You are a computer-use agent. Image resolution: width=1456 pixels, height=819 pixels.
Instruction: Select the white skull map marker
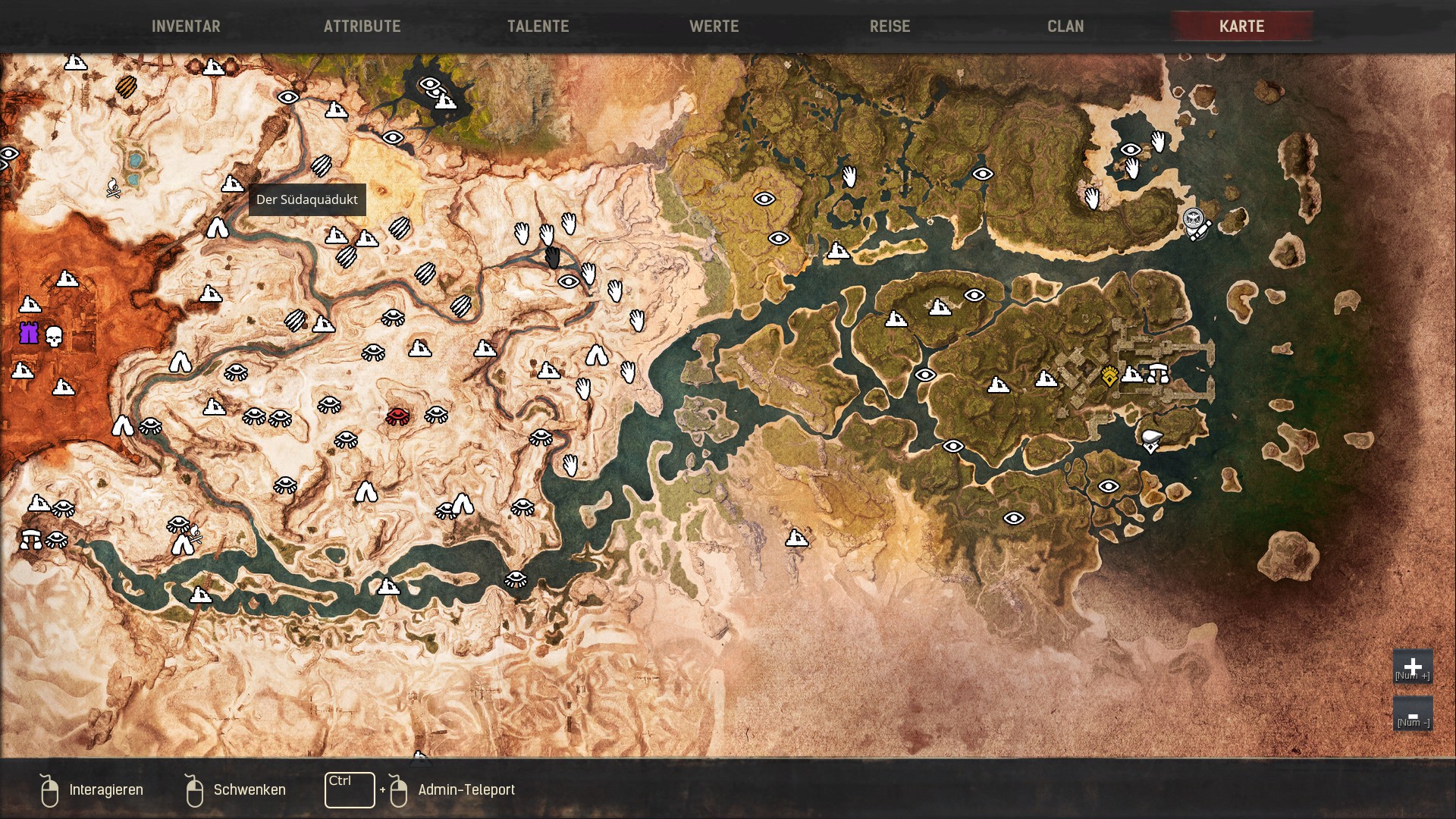tap(54, 336)
